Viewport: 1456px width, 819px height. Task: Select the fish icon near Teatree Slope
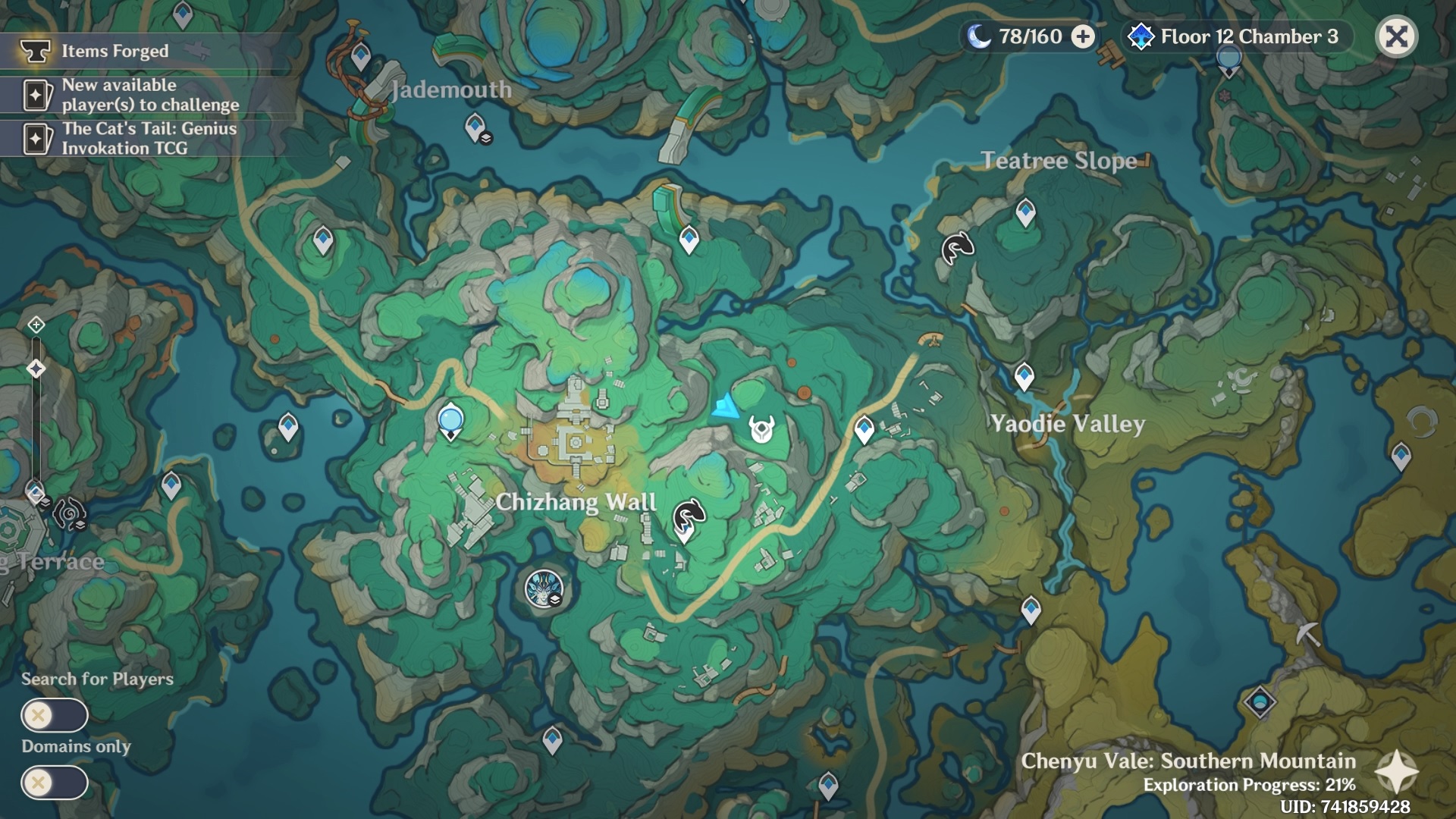pos(957,247)
